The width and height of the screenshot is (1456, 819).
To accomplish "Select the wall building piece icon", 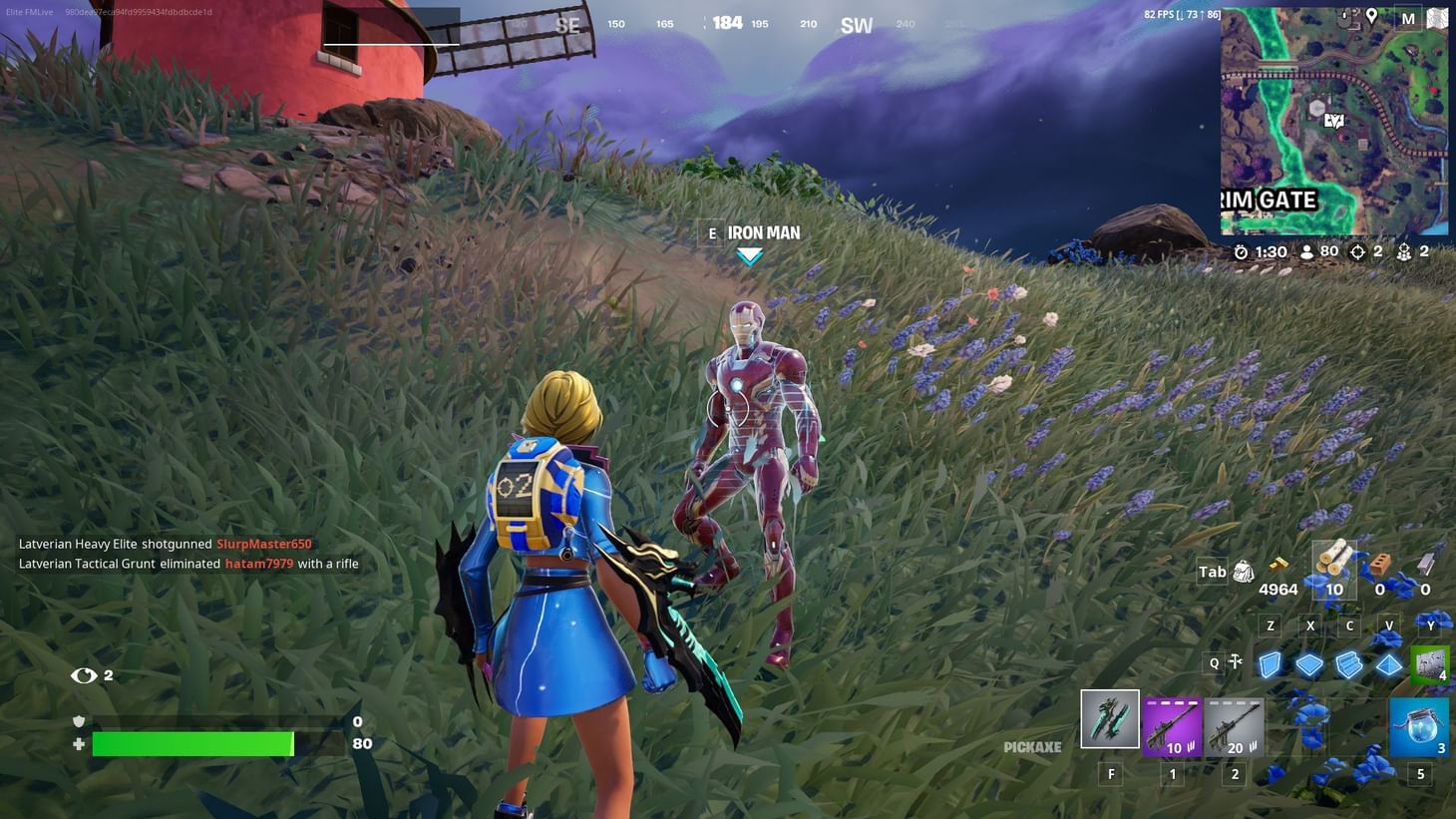I will coord(1270,664).
